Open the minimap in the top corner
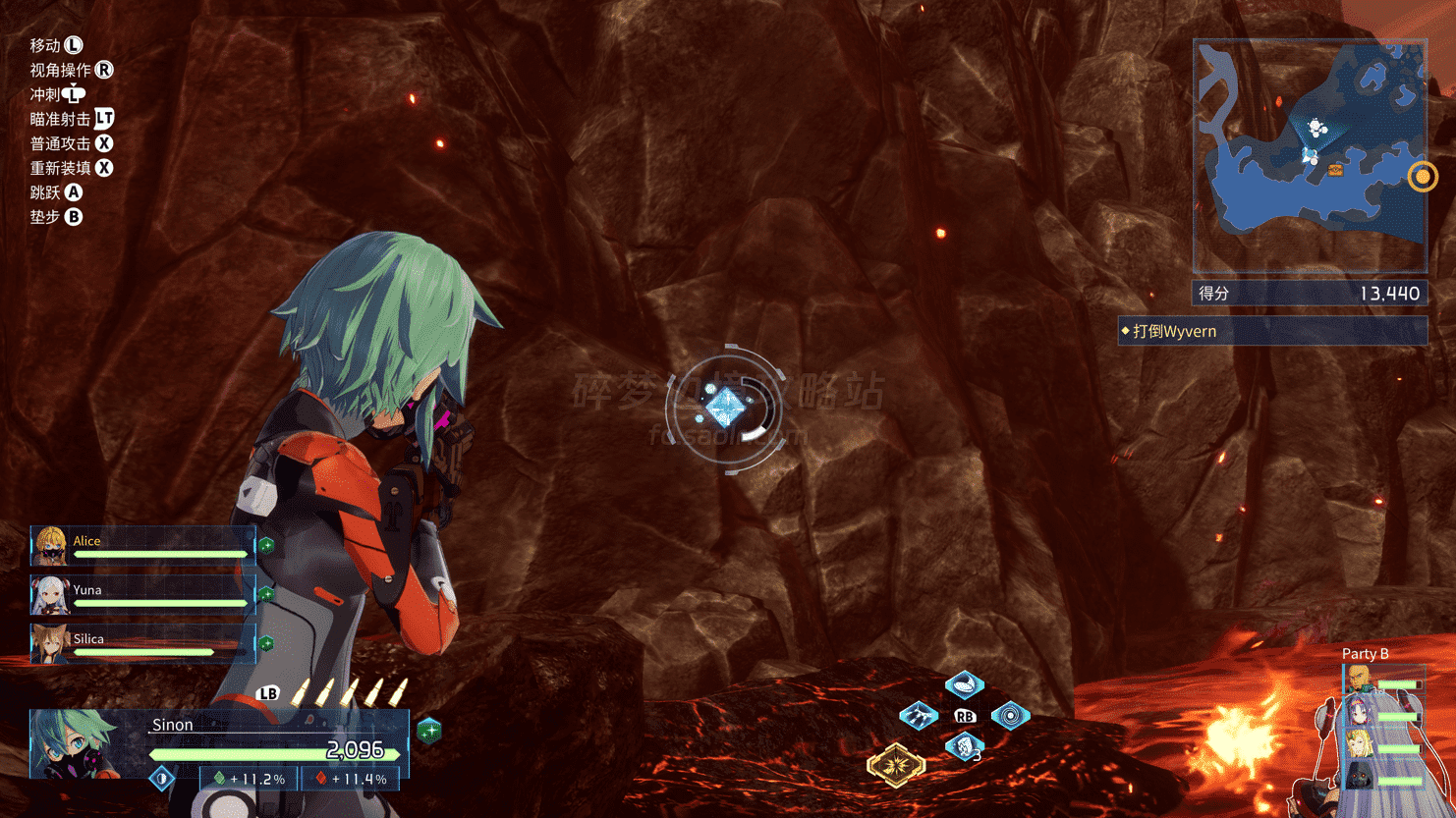The width and height of the screenshot is (1456, 818). 1310,157
